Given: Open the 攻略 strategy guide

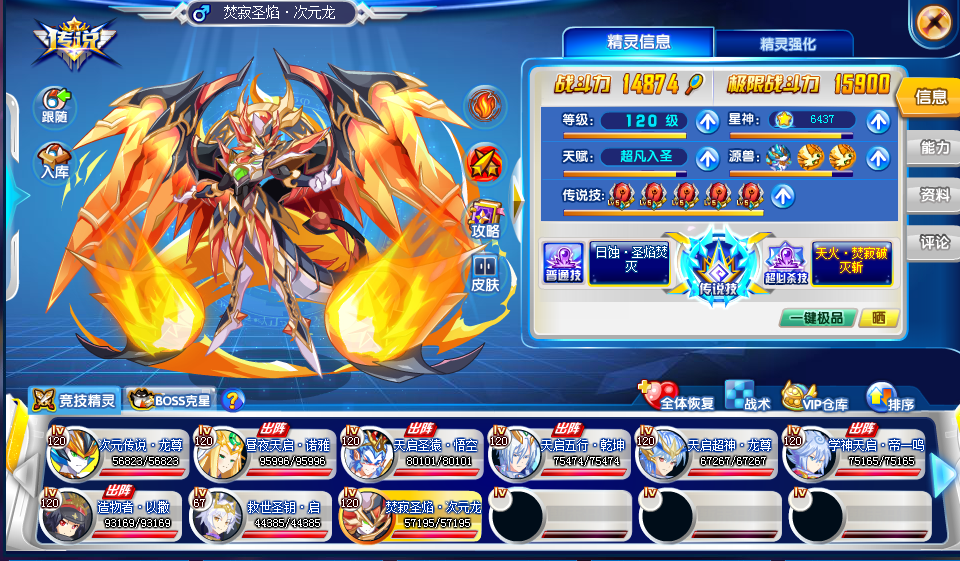Looking at the screenshot, I should tap(485, 218).
